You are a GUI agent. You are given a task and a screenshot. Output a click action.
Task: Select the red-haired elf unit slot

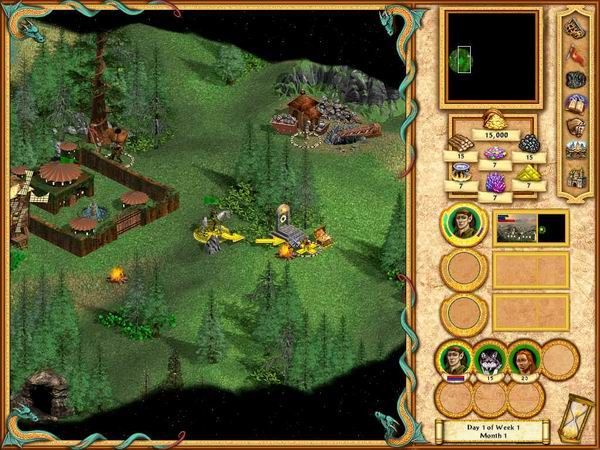click(522, 358)
